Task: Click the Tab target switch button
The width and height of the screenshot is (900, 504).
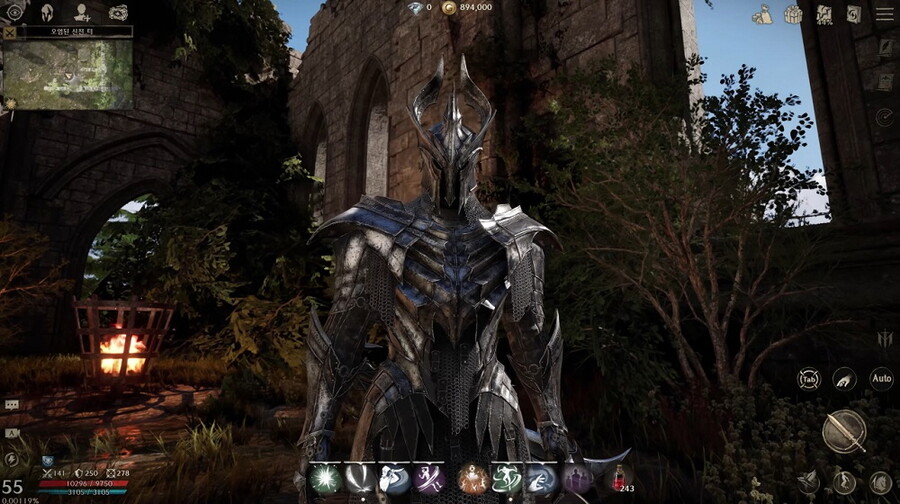Action: point(808,379)
